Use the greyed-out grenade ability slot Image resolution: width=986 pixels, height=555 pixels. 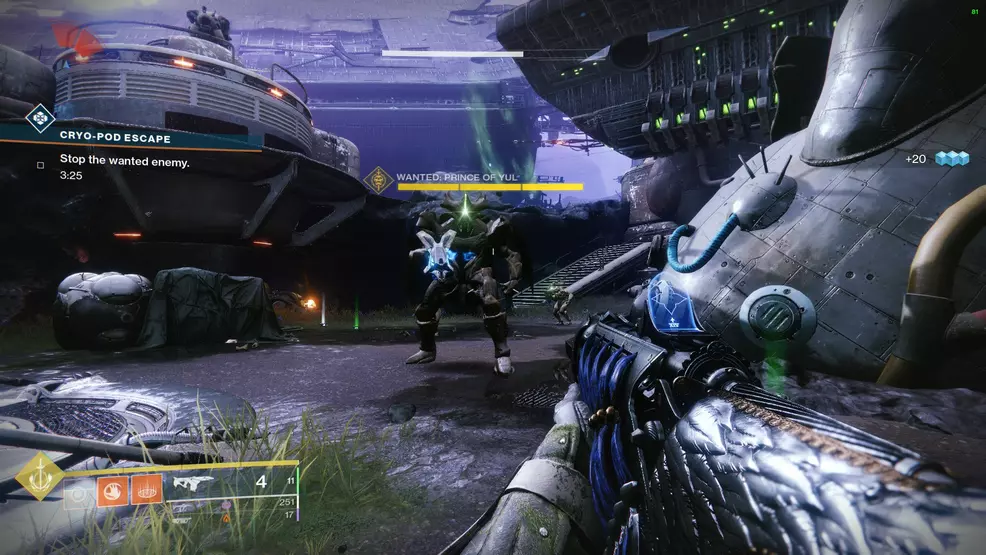point(76,491)
